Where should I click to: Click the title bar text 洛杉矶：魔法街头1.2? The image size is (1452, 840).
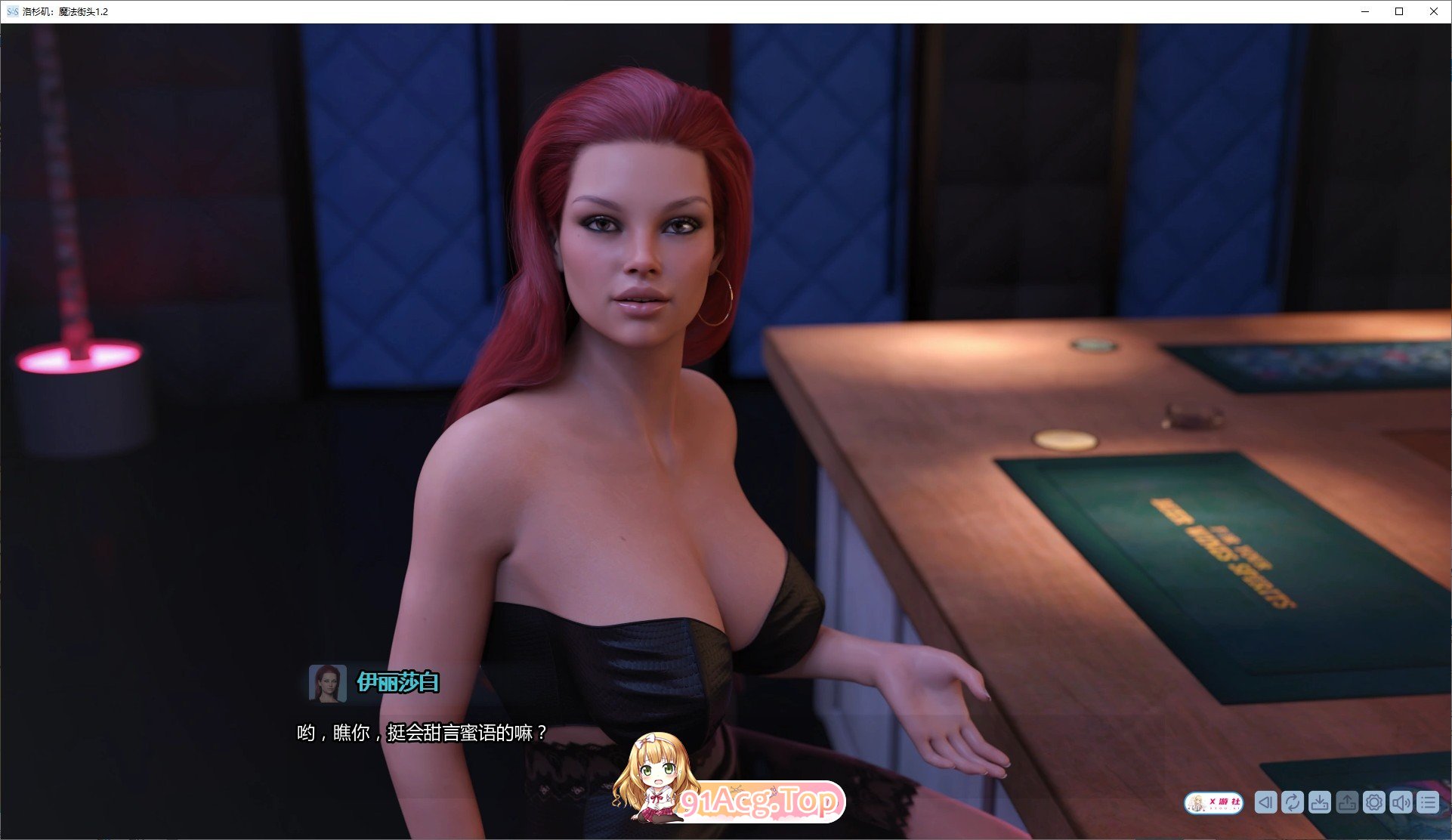66,11
